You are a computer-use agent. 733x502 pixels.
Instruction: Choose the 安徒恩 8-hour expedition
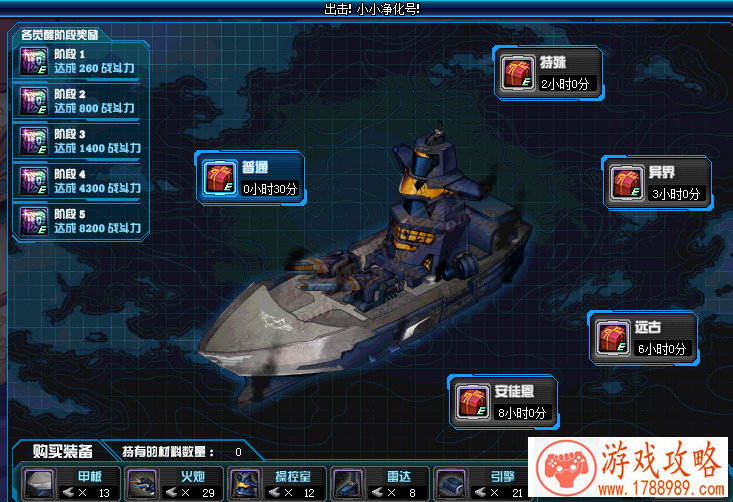(x=503, y=401)
